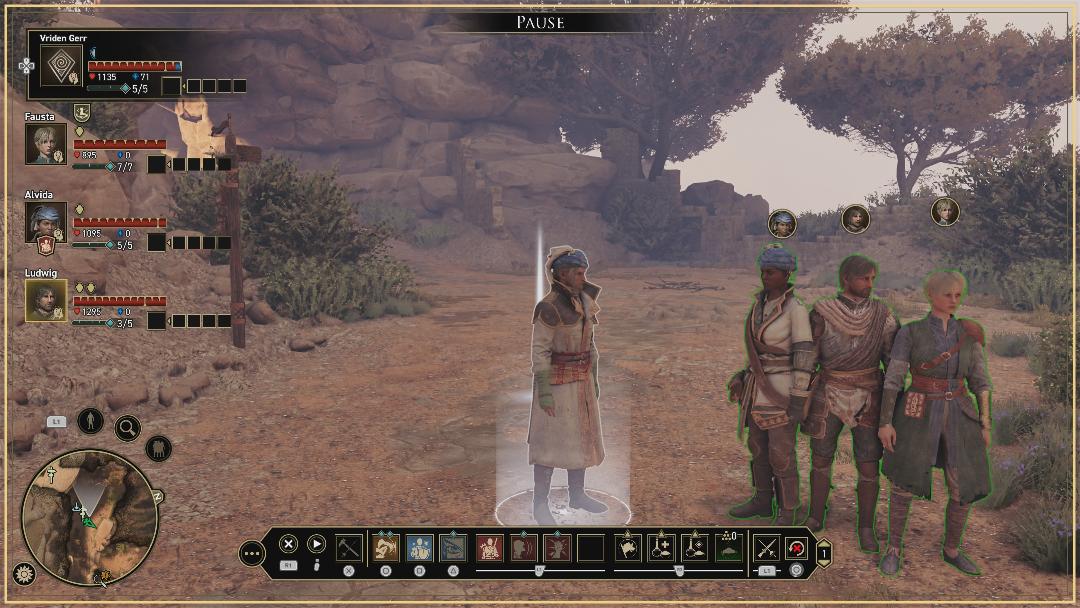Image resolution: width=1080 pixels, height=608 pixels.
Task: Toggle the single character silhouette button
Action: [90, 420]
